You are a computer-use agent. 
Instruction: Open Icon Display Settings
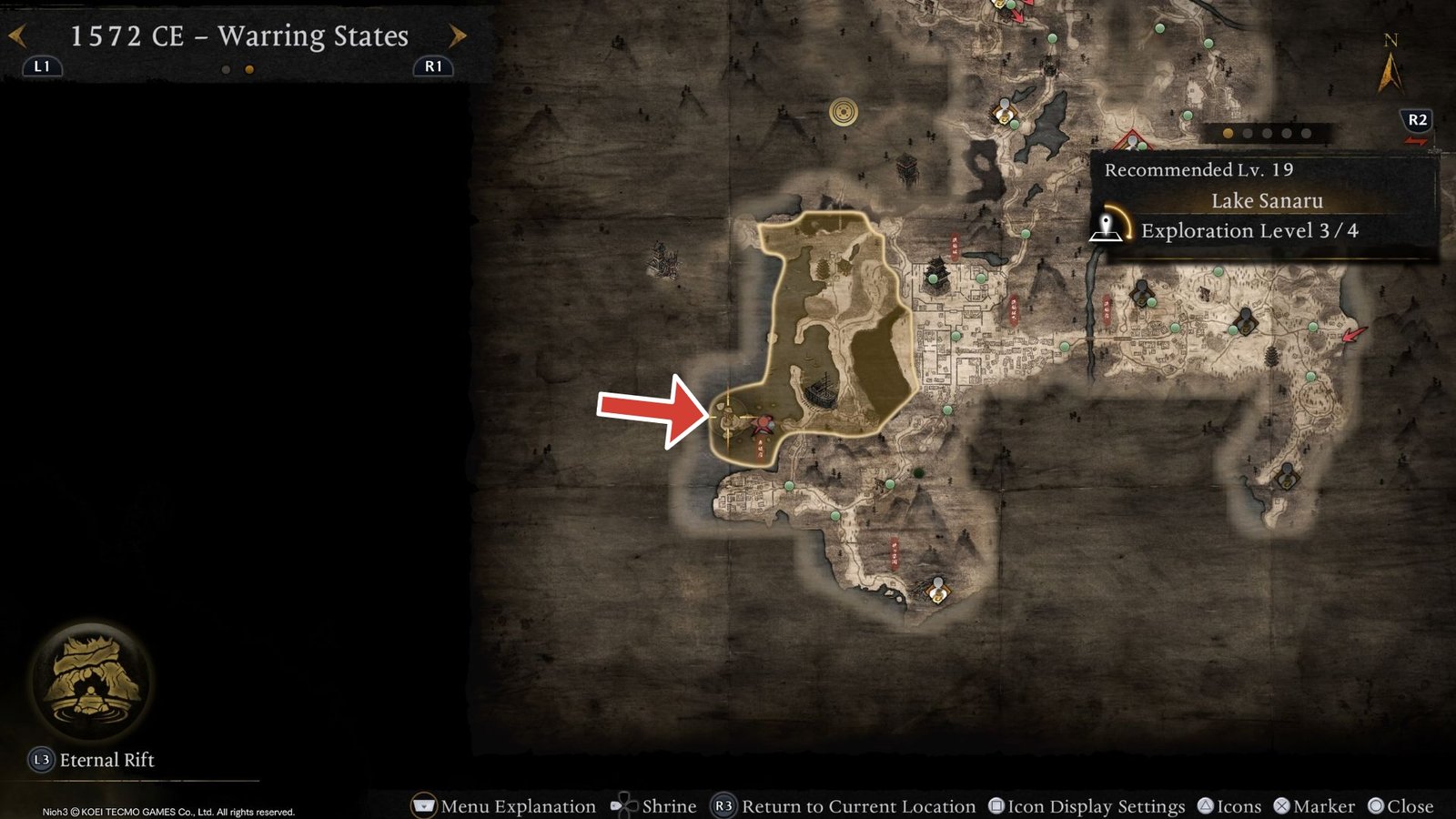[x=996, y=806]
